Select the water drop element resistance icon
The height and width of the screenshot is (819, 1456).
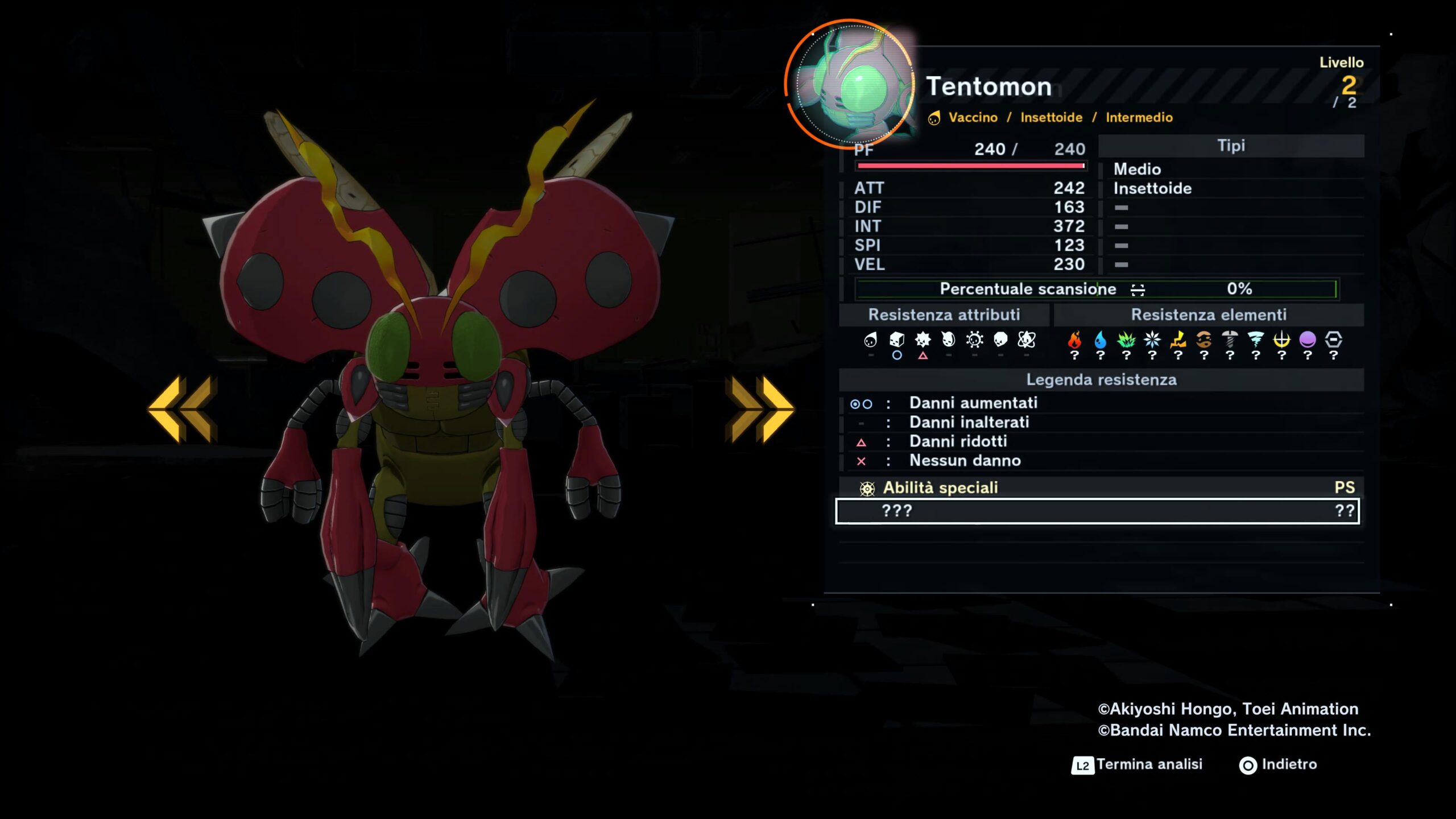pos(1101,340)
